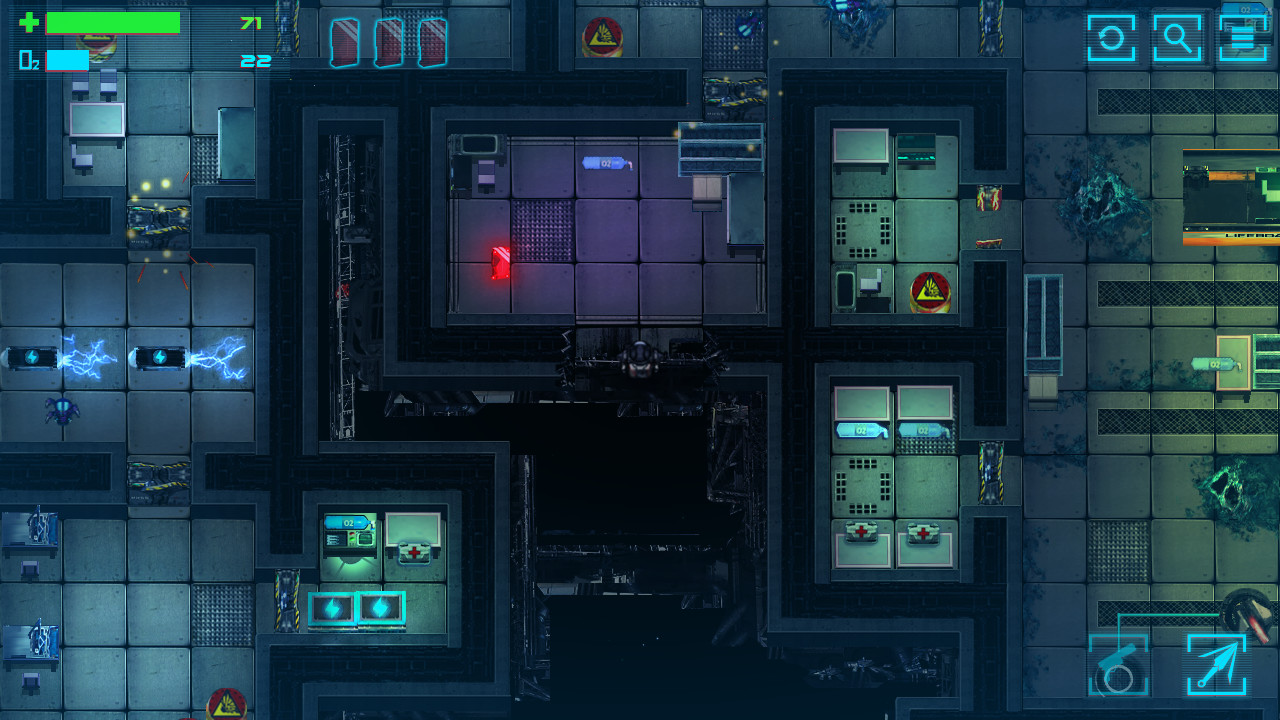The image size is (1280, 720).
Task: Click the cyan "22" oxygen readout
Action: coord(253,60)
